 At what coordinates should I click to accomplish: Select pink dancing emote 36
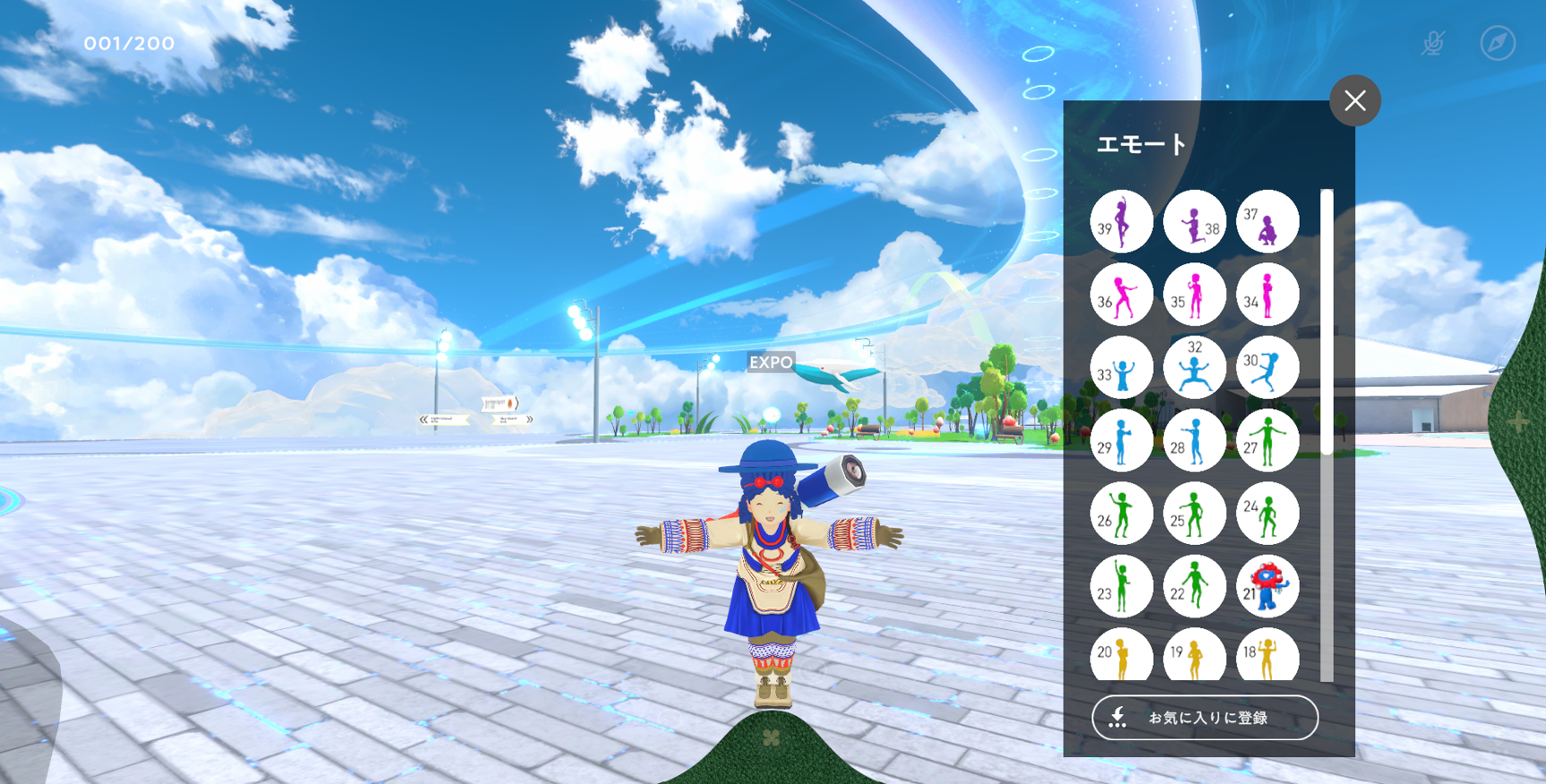coord(1121,294)
